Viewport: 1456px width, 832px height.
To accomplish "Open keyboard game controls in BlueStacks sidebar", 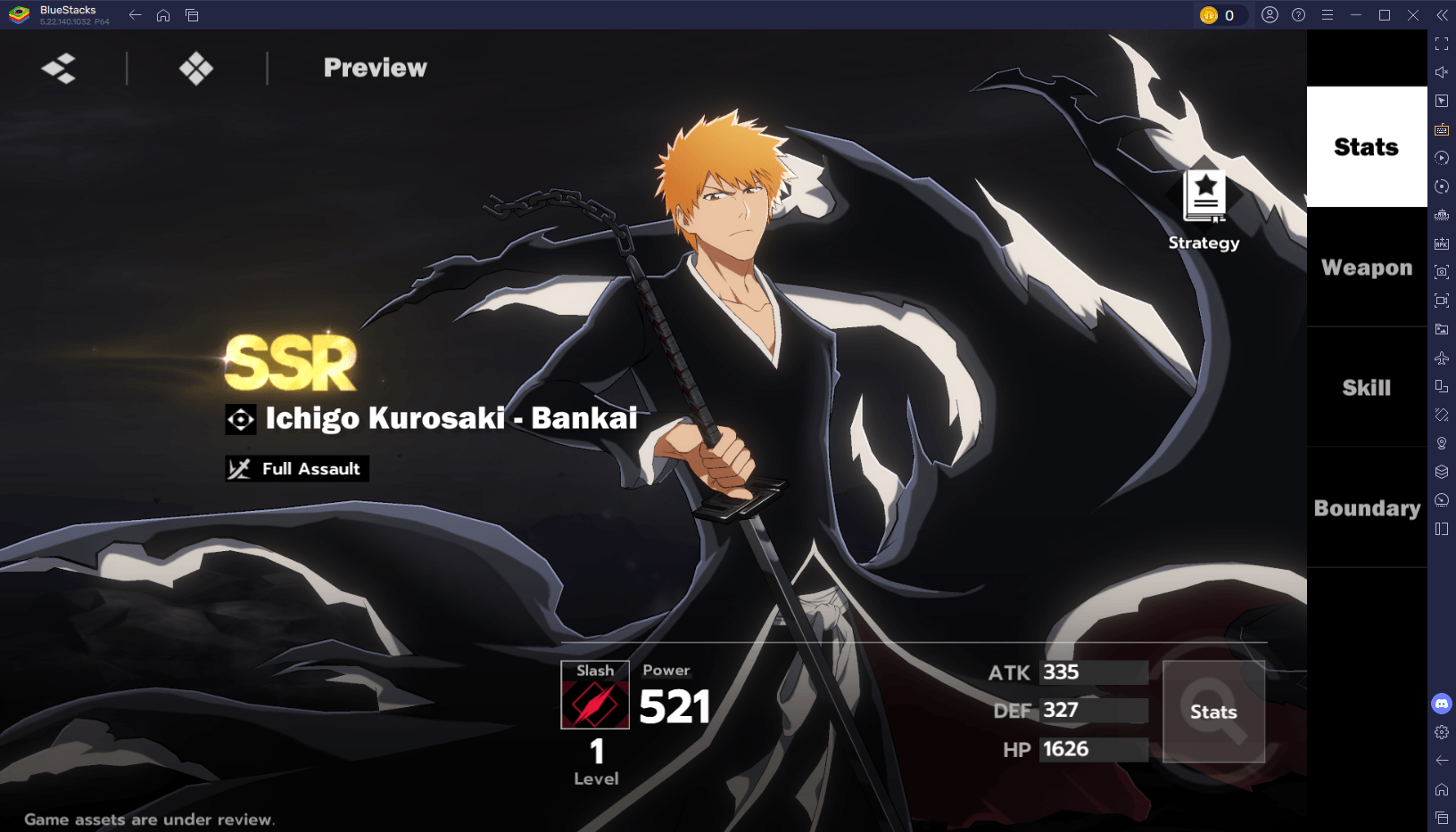I will (1443, 128).
